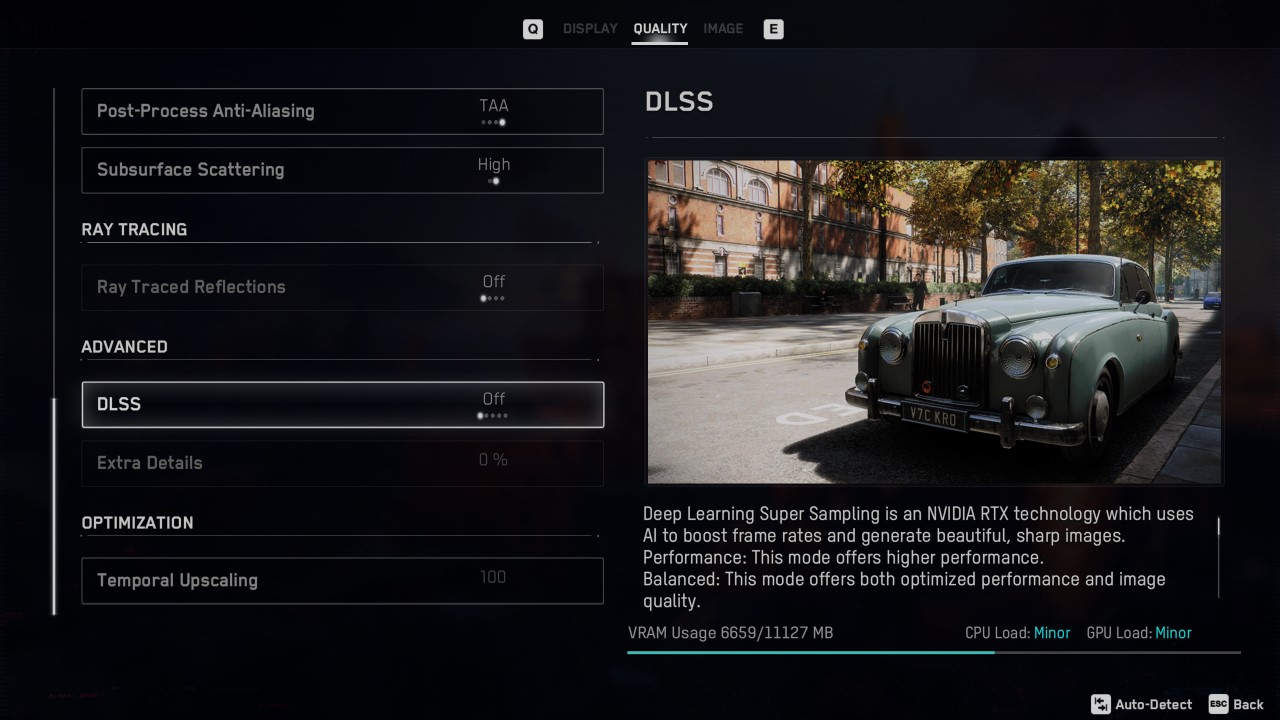This screenshot has width=1280, height=720.
Task: Go Back from the quality menu
Action: click(1237, 704)
